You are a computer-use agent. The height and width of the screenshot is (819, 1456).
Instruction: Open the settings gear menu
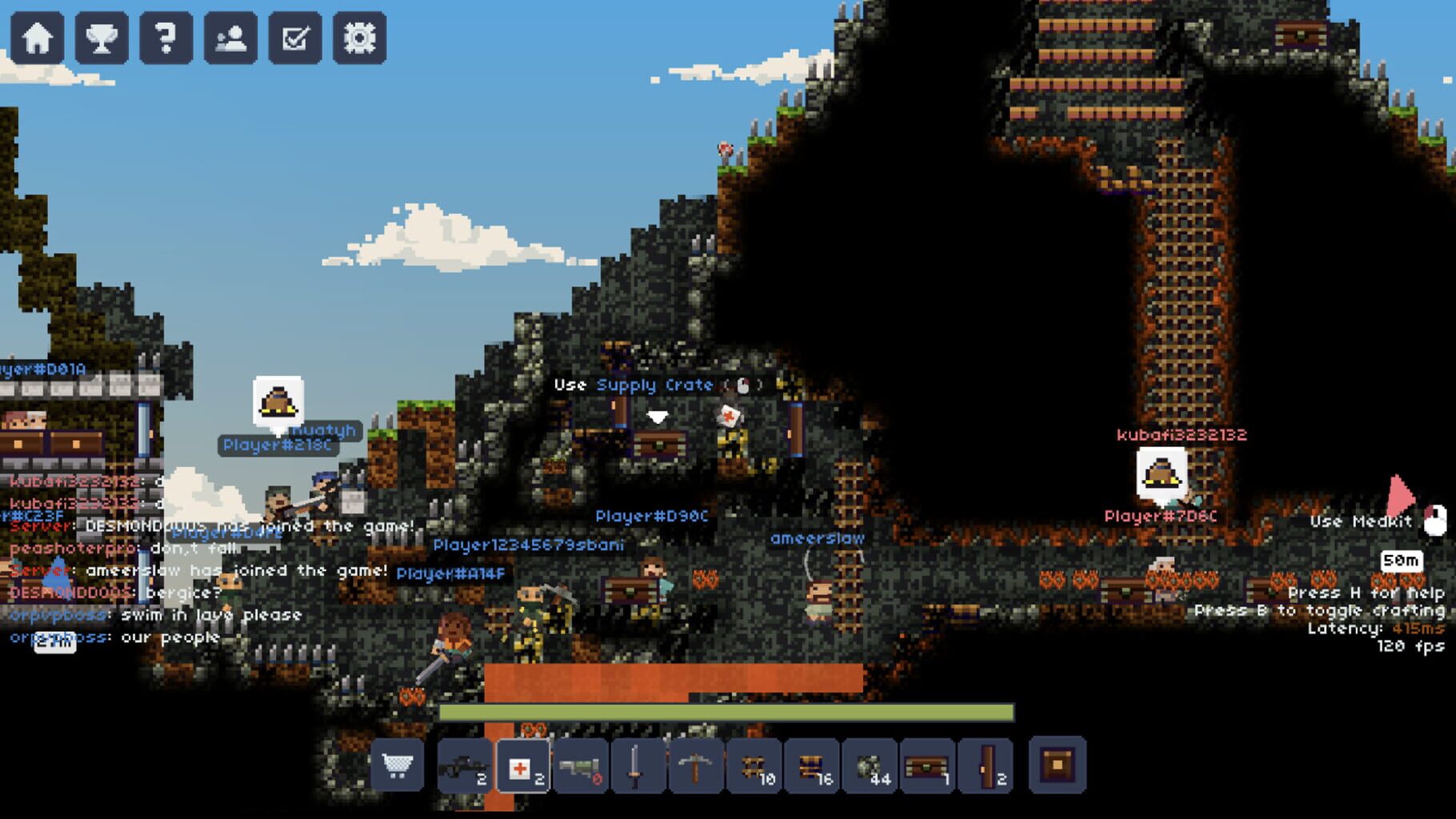click(x=362, y=35)
